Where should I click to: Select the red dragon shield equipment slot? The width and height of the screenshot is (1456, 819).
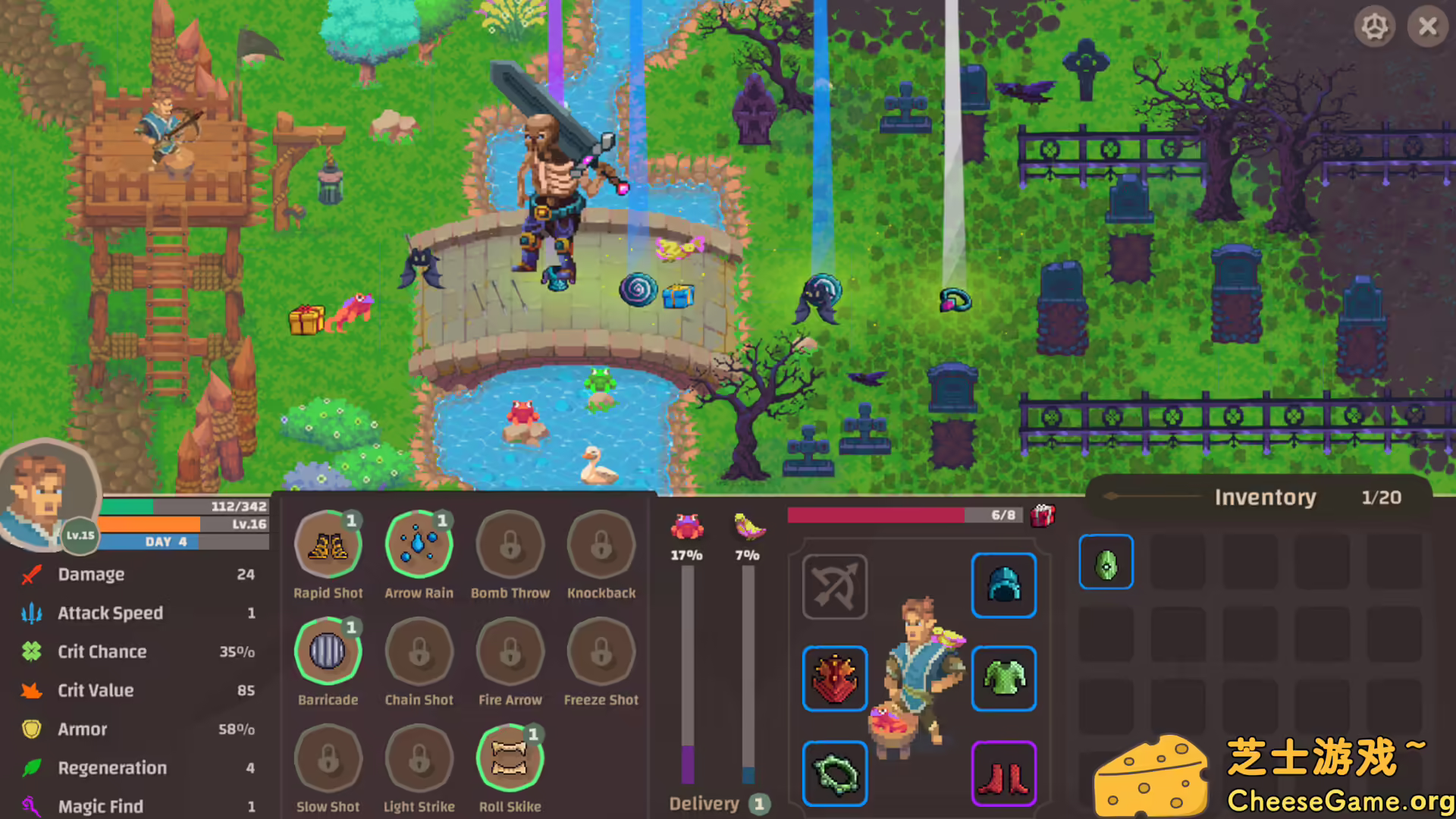(834, 679)
